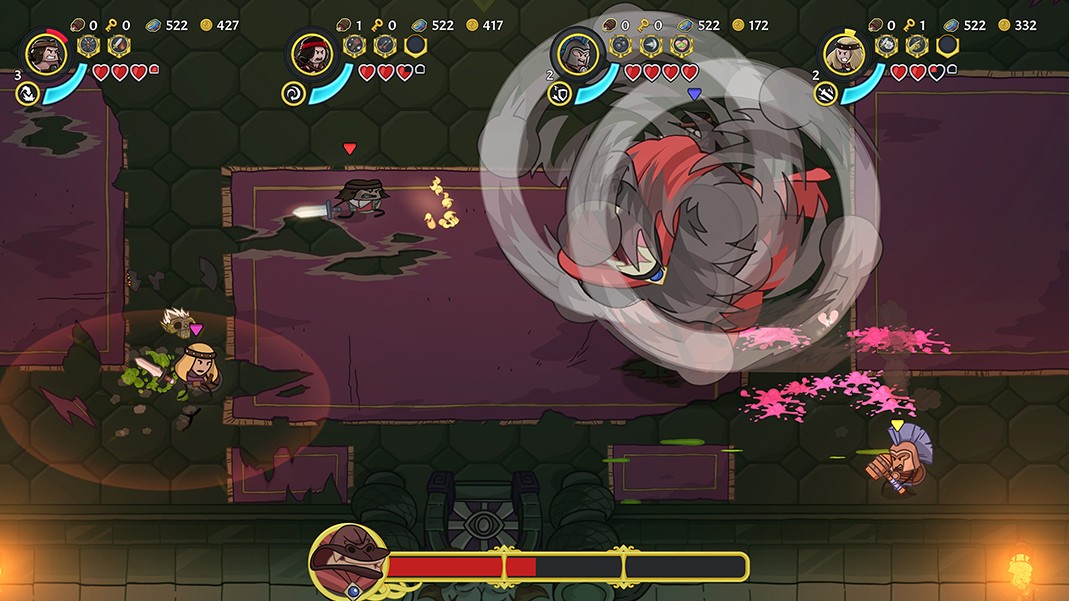Viewport: 1069px width, 601px height.
Task: Select the knight's pink heart item slot
Action: [x=681, y=45]
